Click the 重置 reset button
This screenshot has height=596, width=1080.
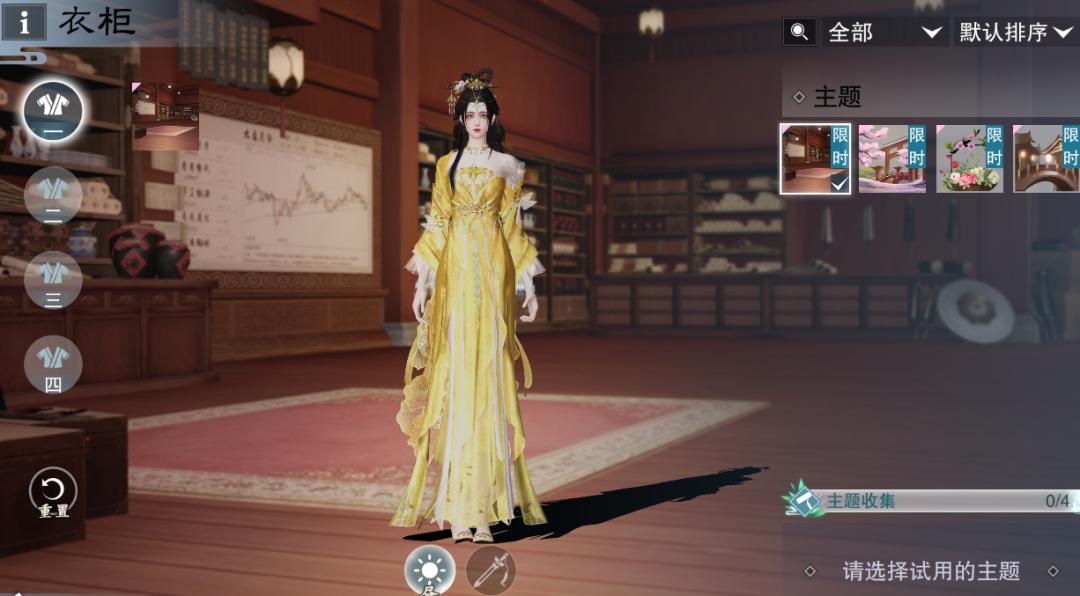coord(53,492)
